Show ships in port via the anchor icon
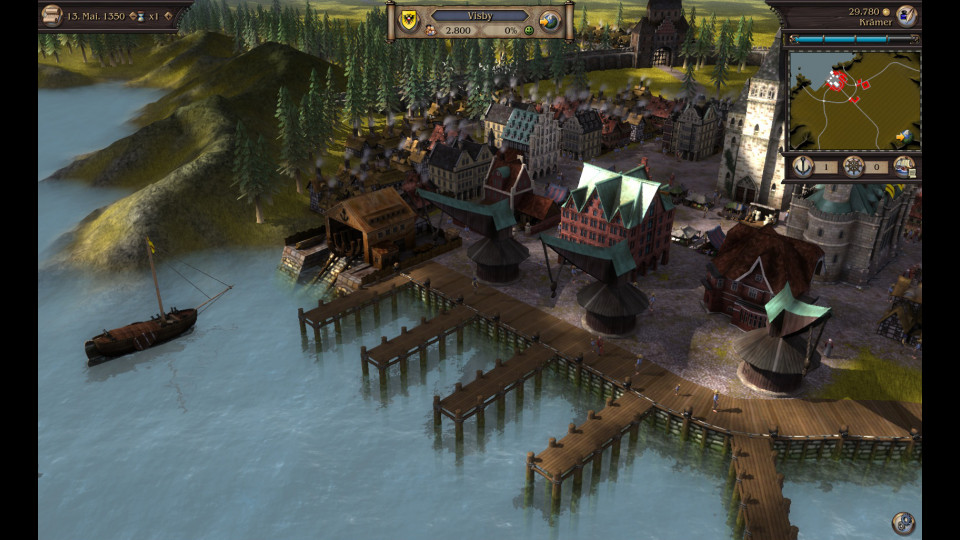 pos(803,167)
